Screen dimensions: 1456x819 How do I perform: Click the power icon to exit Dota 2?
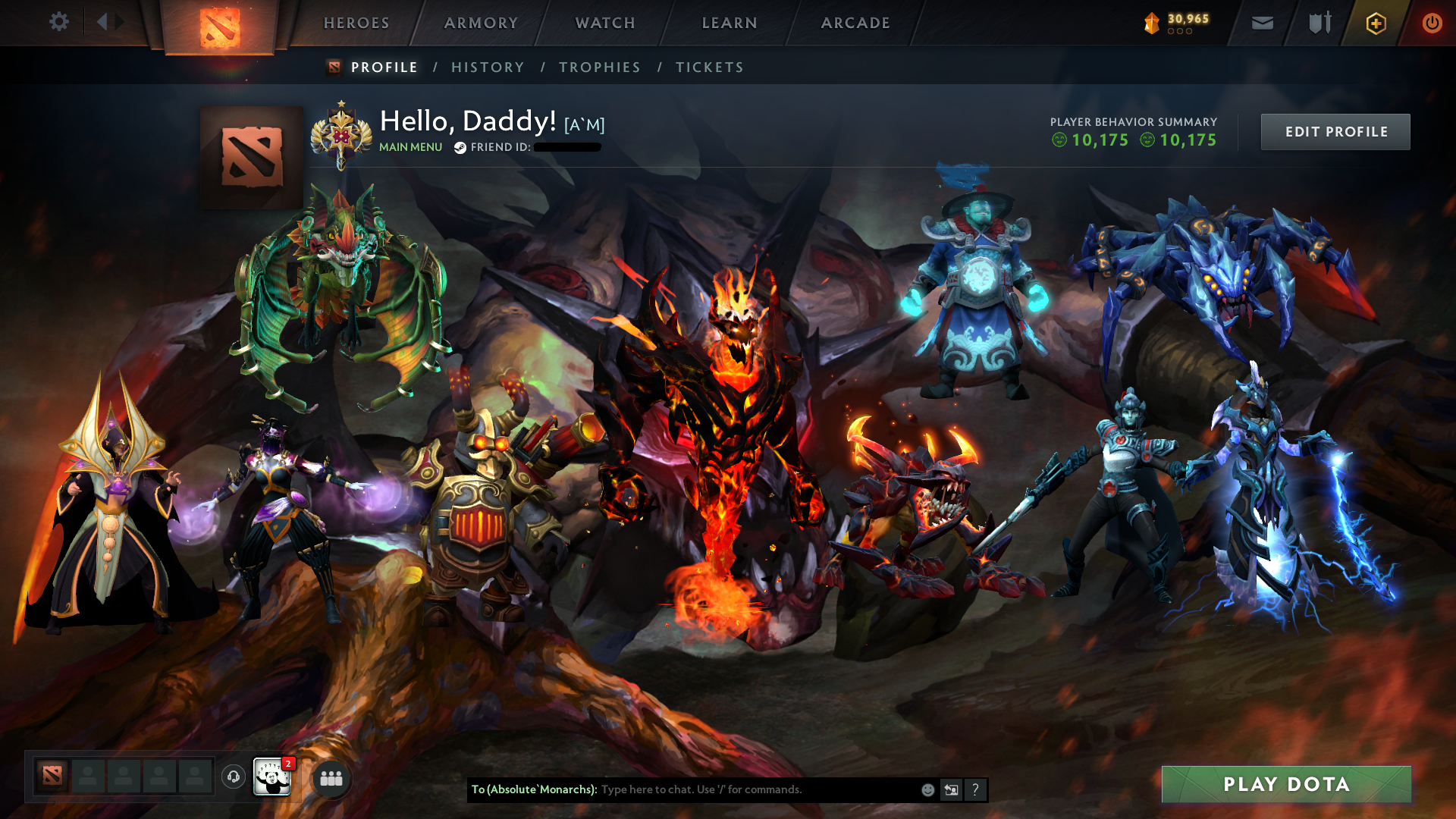[x=1432, y=23]
